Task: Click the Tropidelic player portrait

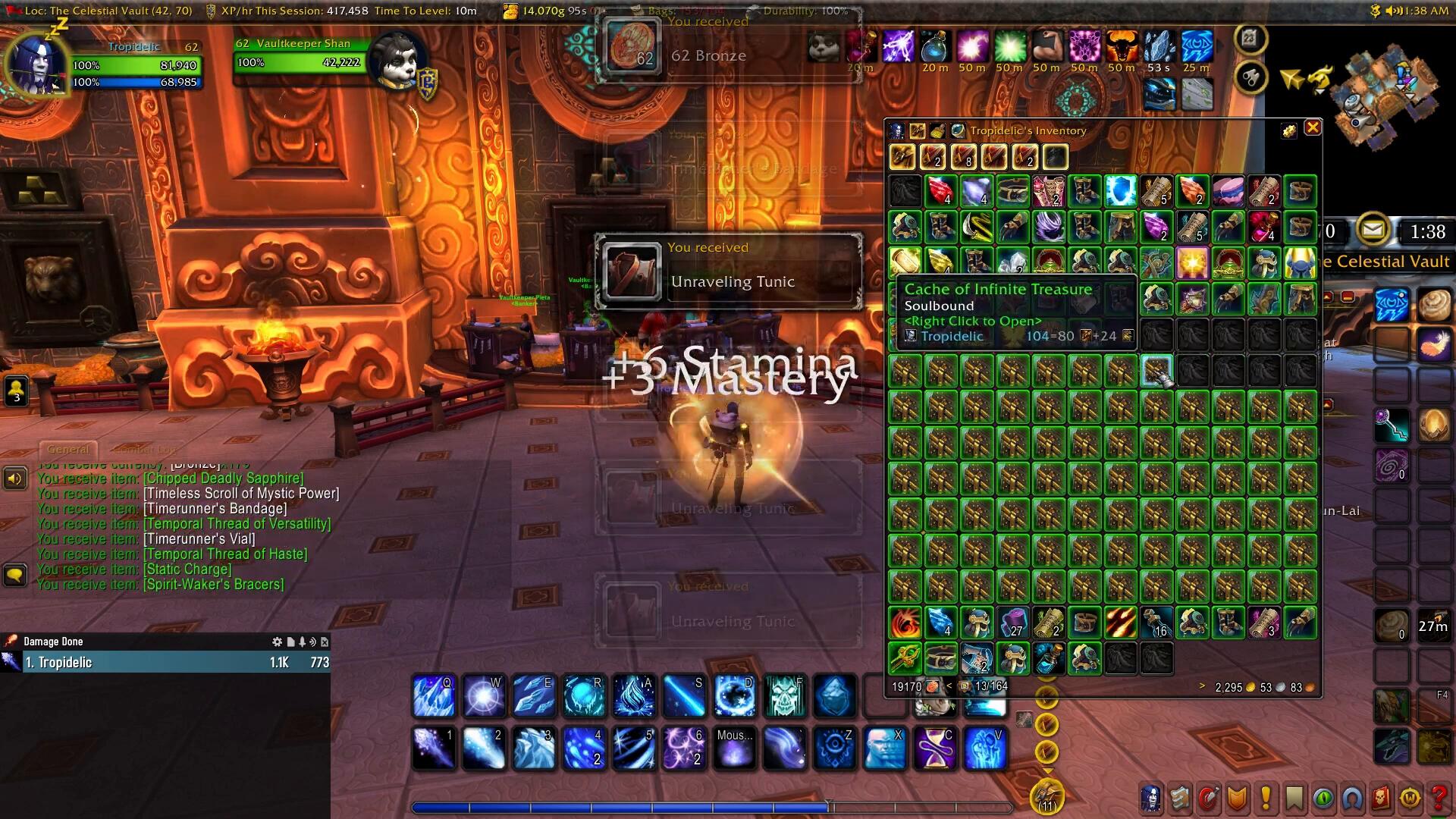Action: pyautogui.click(x=36, y=66)
